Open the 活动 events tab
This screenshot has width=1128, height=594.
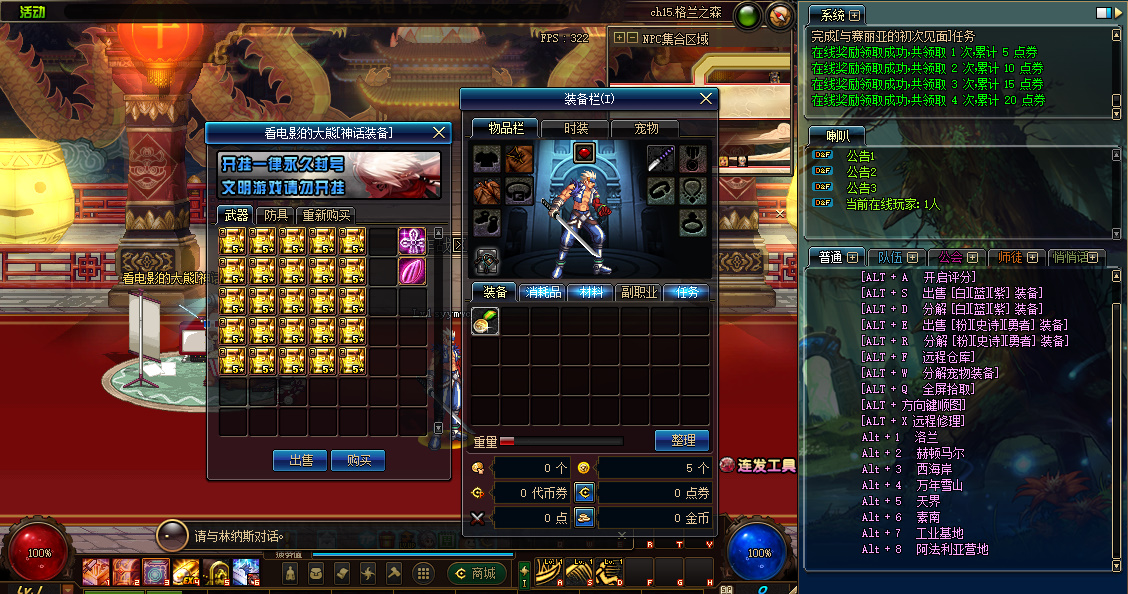[x=32, y=11]
